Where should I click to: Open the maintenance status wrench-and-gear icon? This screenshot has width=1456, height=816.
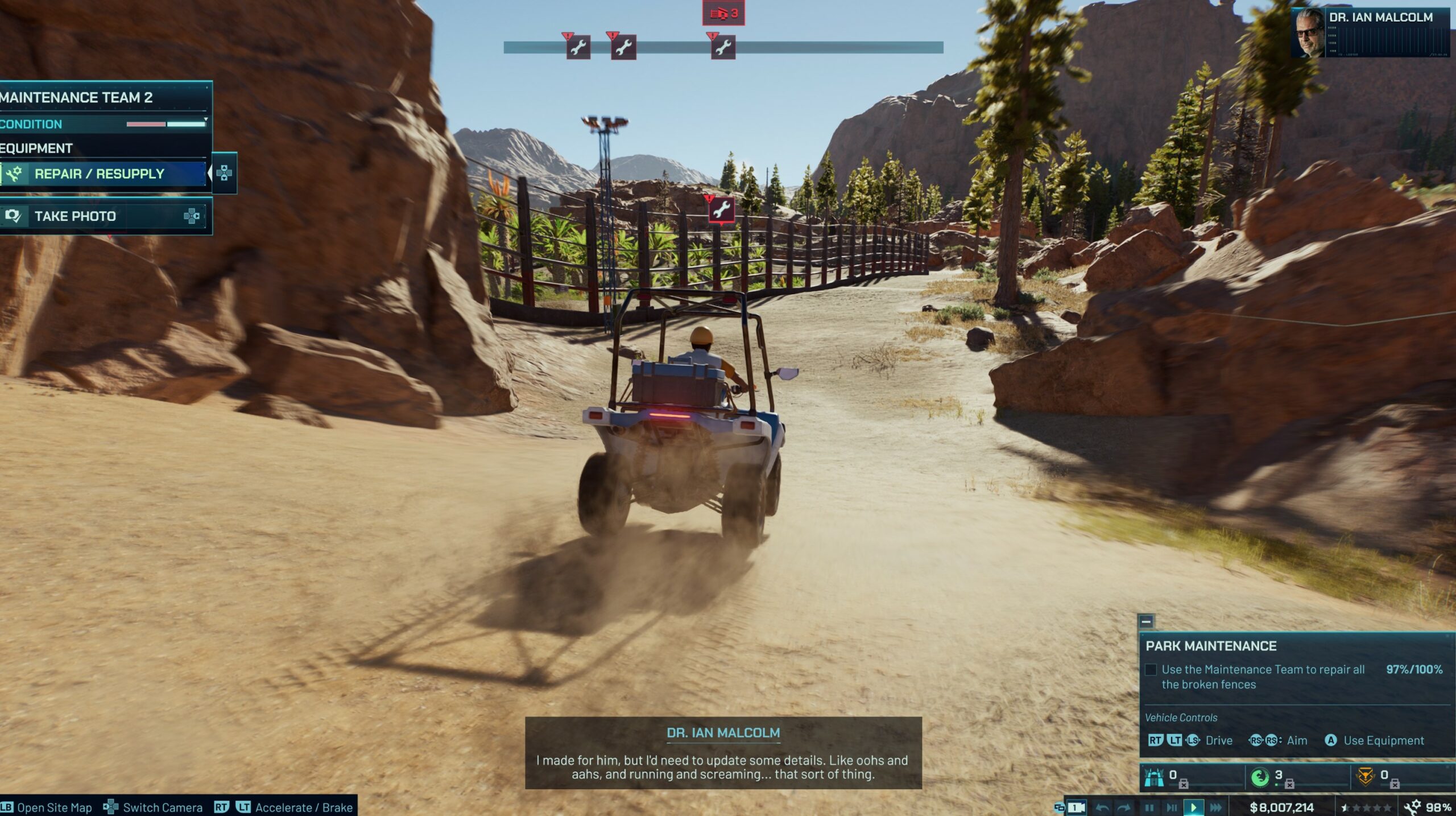tap(1412, 807)
